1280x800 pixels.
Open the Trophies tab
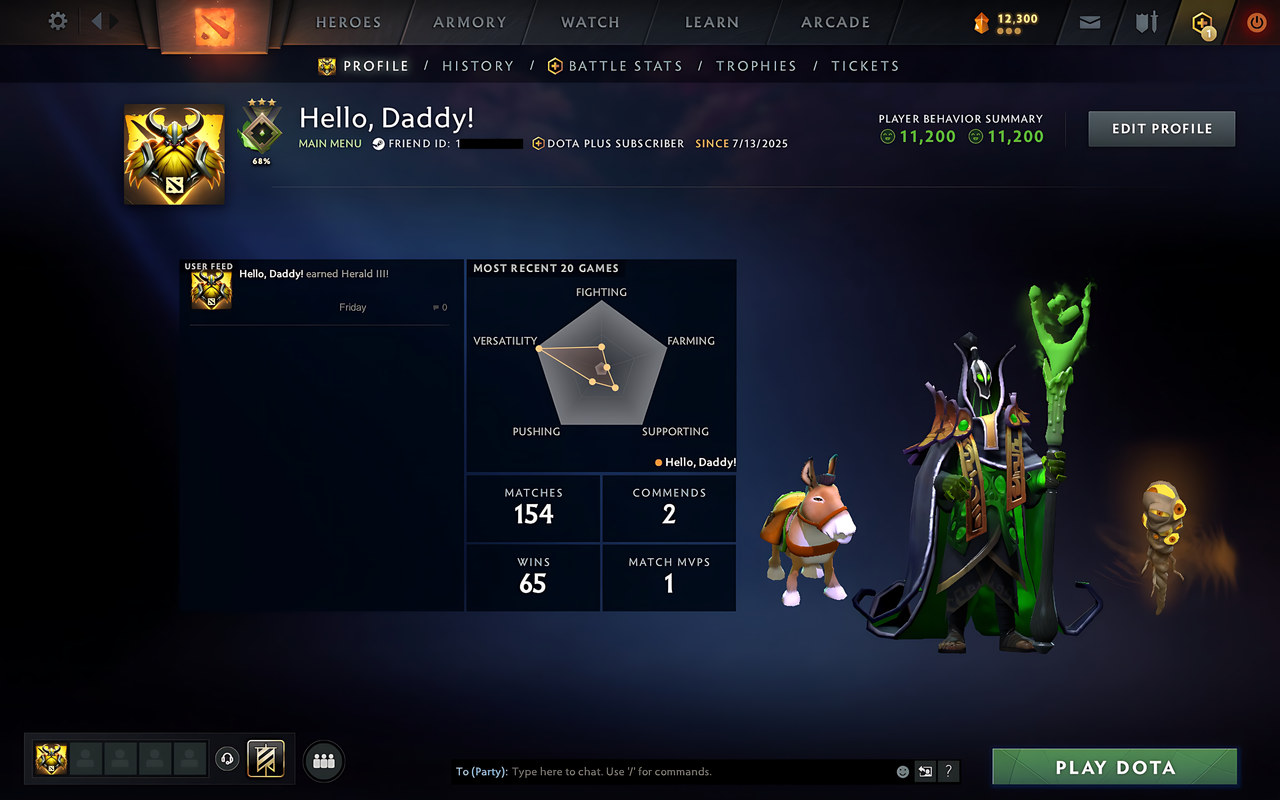coord(756,65)
